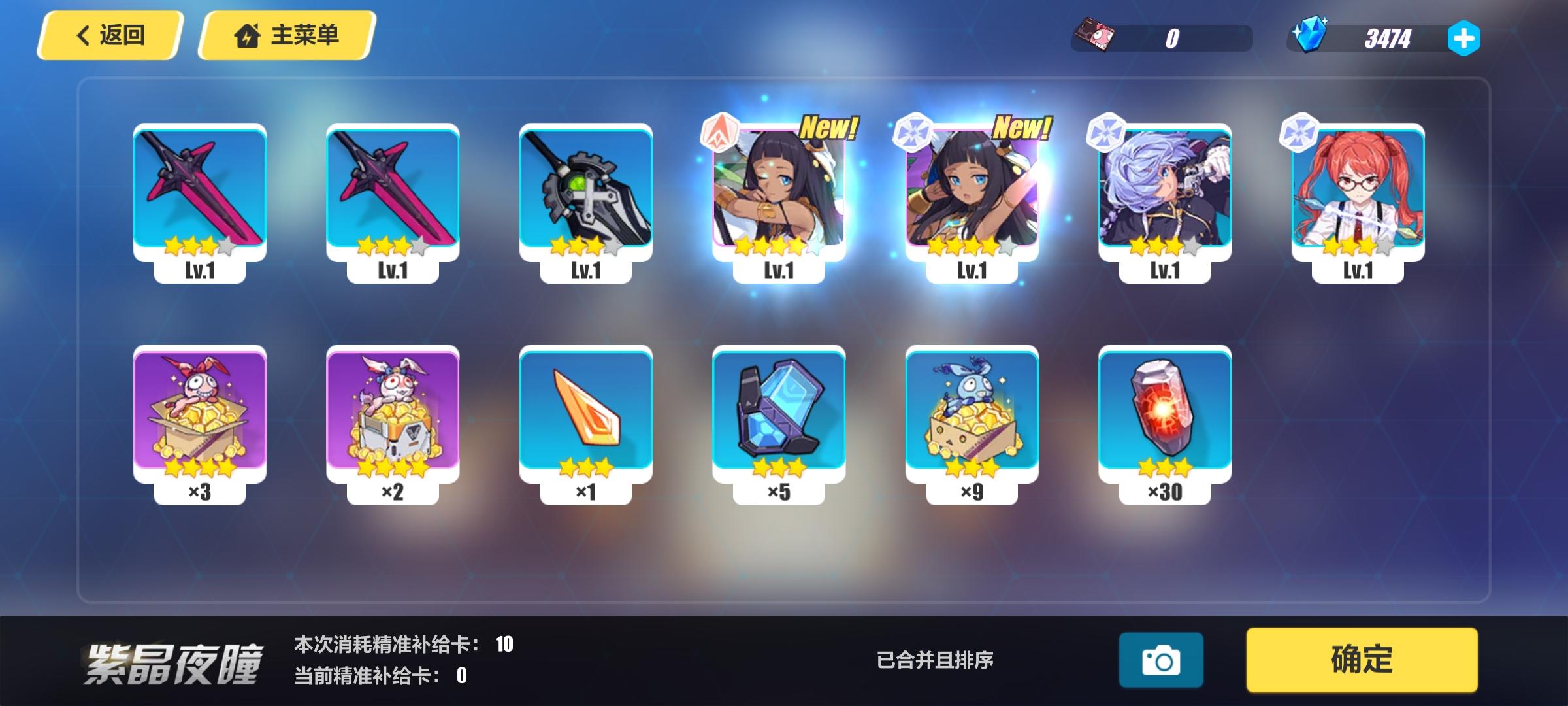Image resolution: width=1568 pixels, height=706 pixels.
Task: Click the 返回 back button
Action: click(x=108, y=35)
